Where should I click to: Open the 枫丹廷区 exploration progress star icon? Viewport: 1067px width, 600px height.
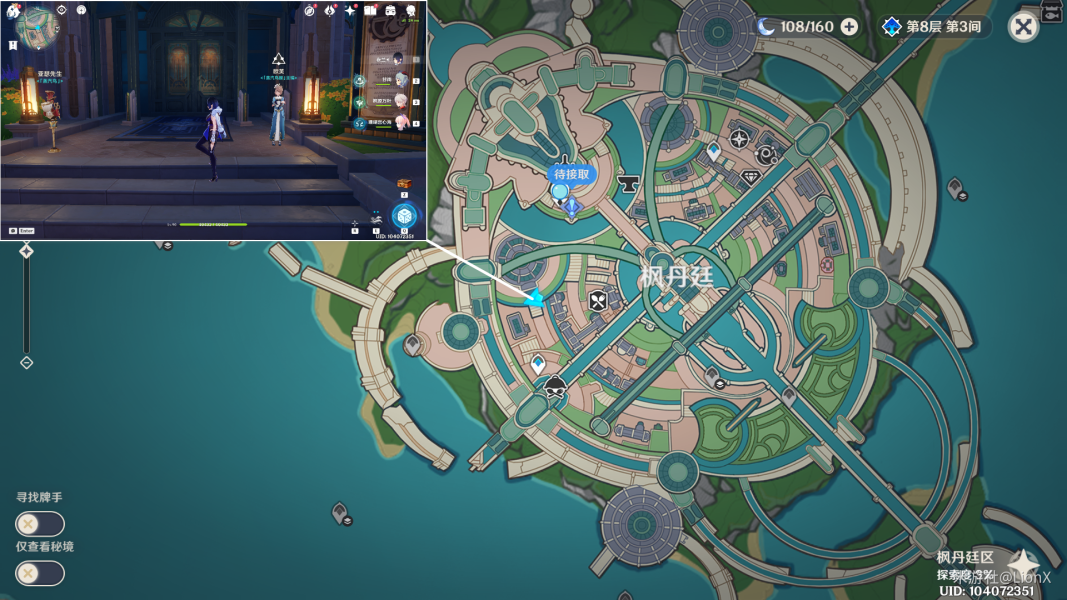tap(1024, 565)
